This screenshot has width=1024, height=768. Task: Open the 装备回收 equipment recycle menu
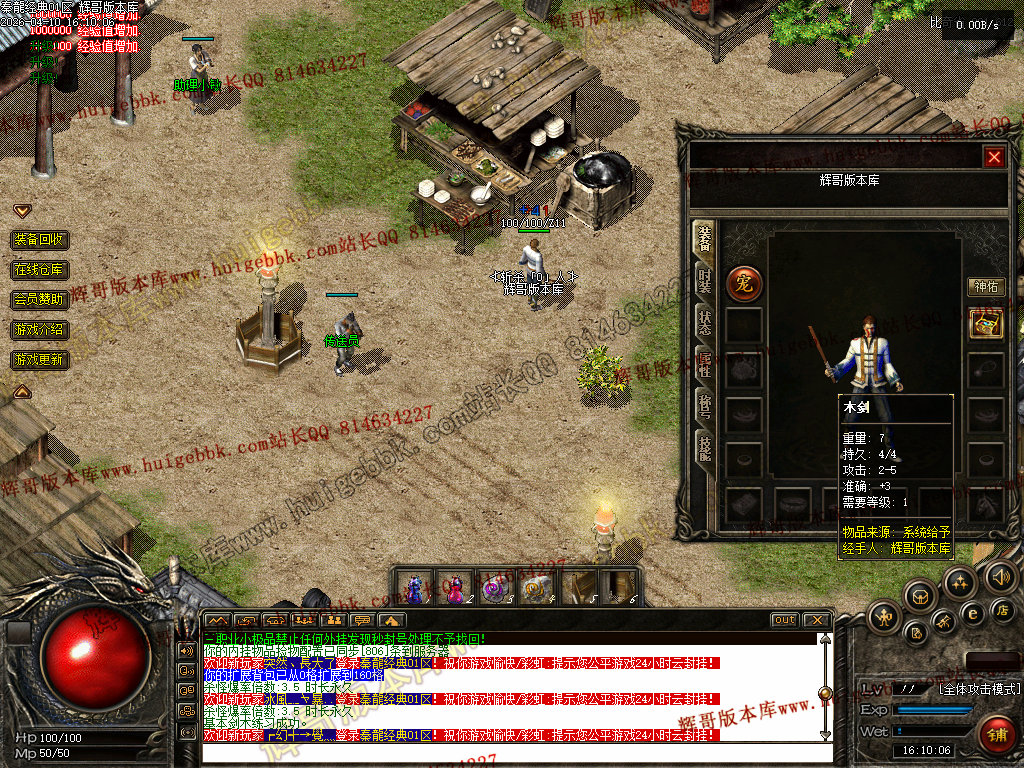pos(40,240)
